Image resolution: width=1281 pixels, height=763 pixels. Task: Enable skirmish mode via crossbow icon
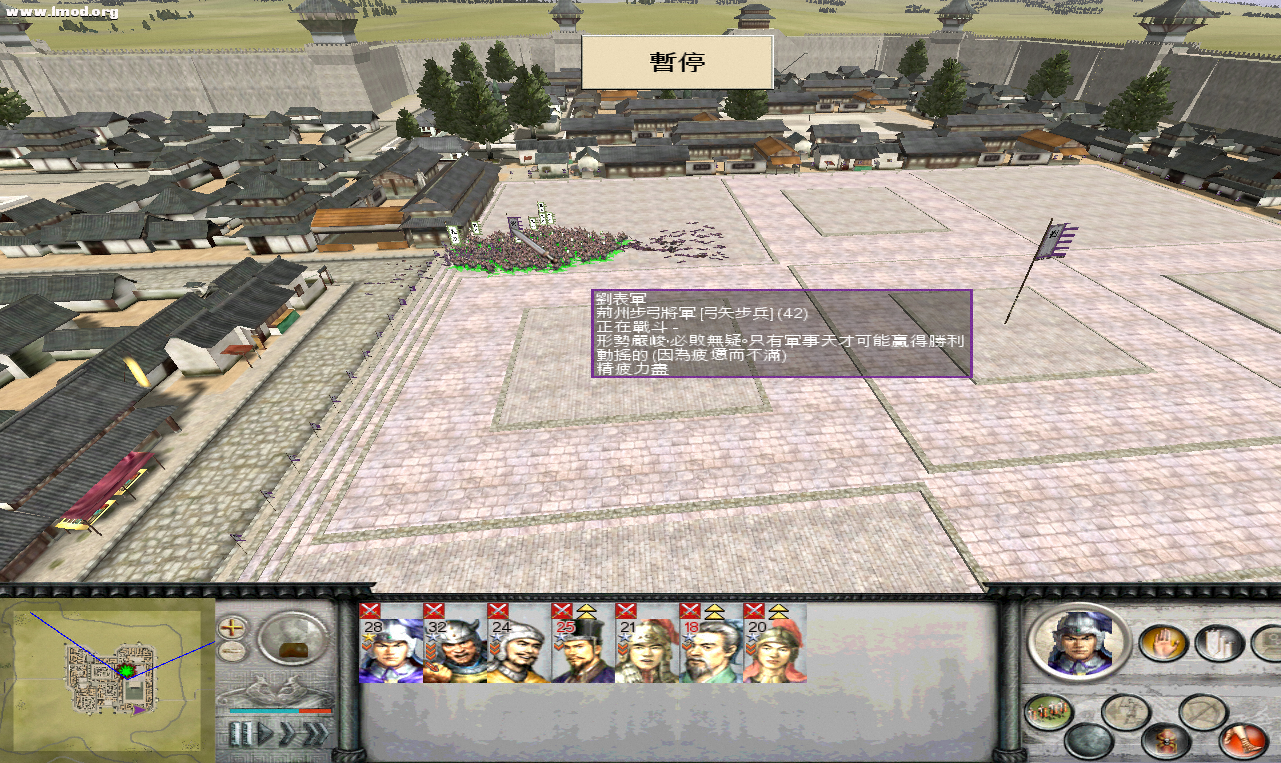(x=1204, y=712)
